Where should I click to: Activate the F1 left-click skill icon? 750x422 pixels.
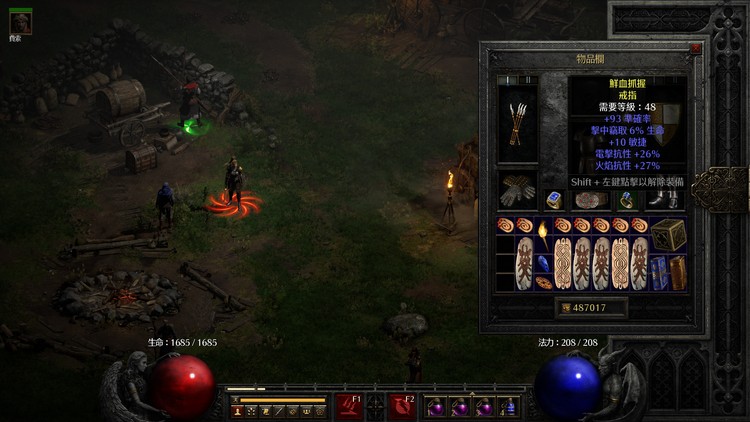point(349,405)
